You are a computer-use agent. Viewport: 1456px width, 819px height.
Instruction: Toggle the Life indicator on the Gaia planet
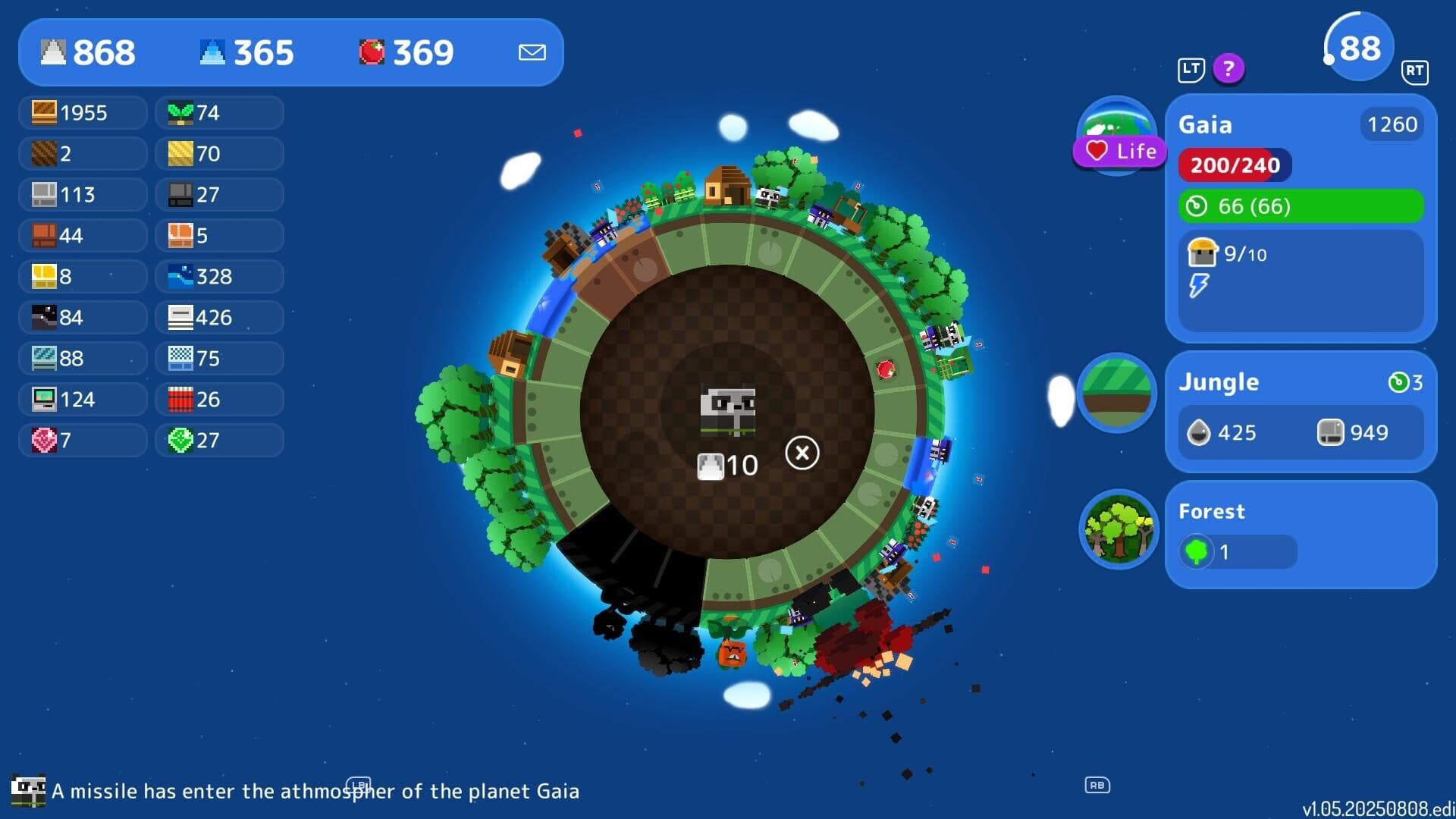[1118, 151]
